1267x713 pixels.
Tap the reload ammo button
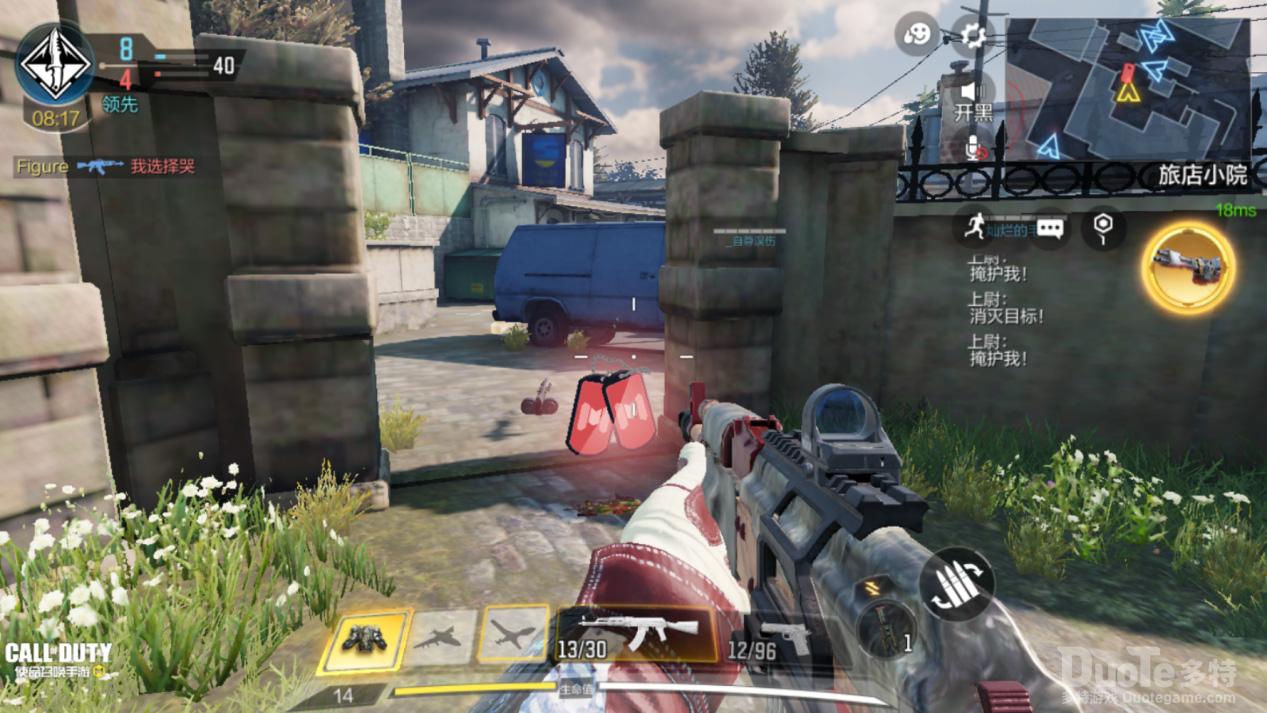click(956, 583)
